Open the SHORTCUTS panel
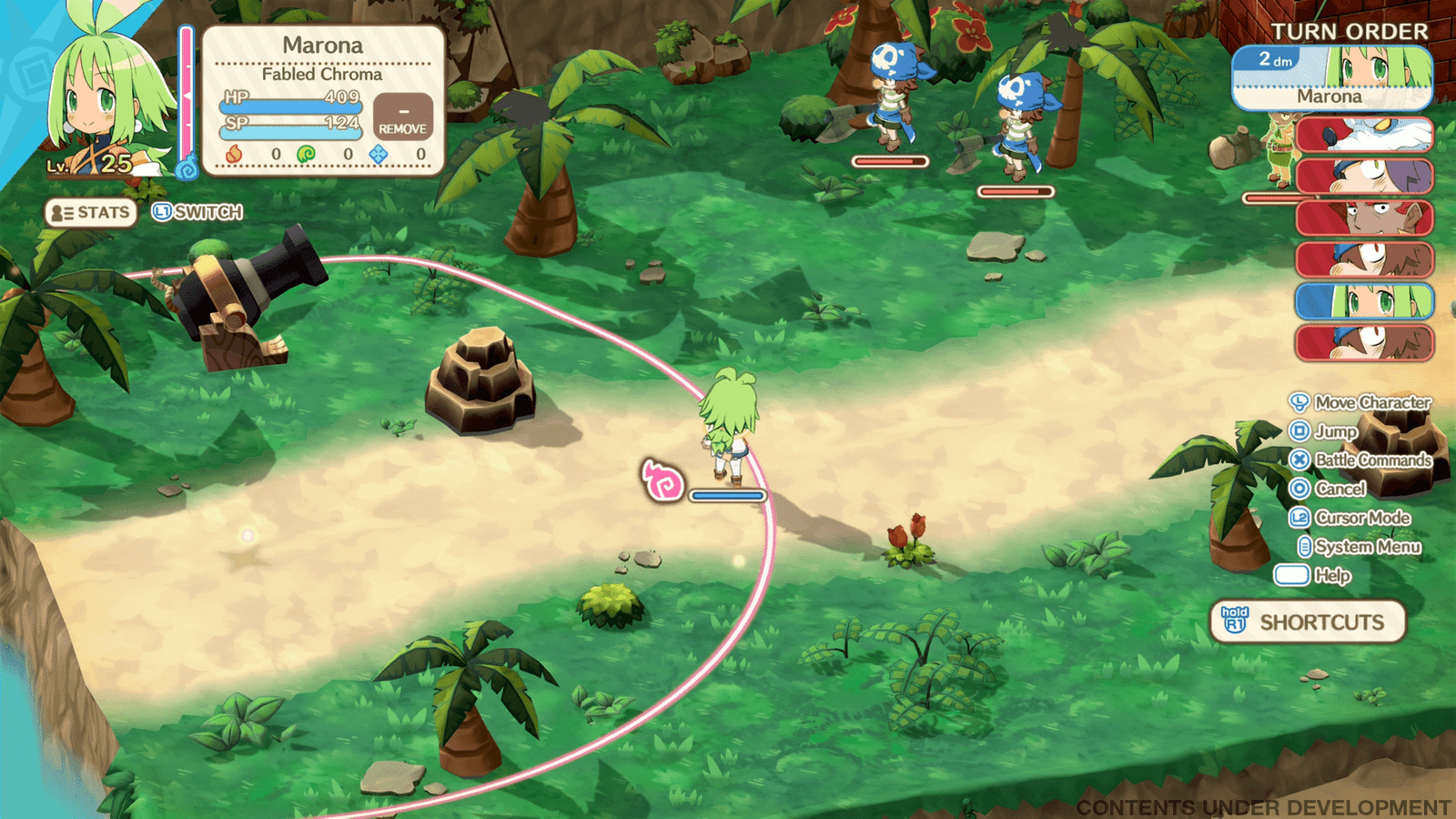Screen dimensions: 1456x819 coord(1308,622)
